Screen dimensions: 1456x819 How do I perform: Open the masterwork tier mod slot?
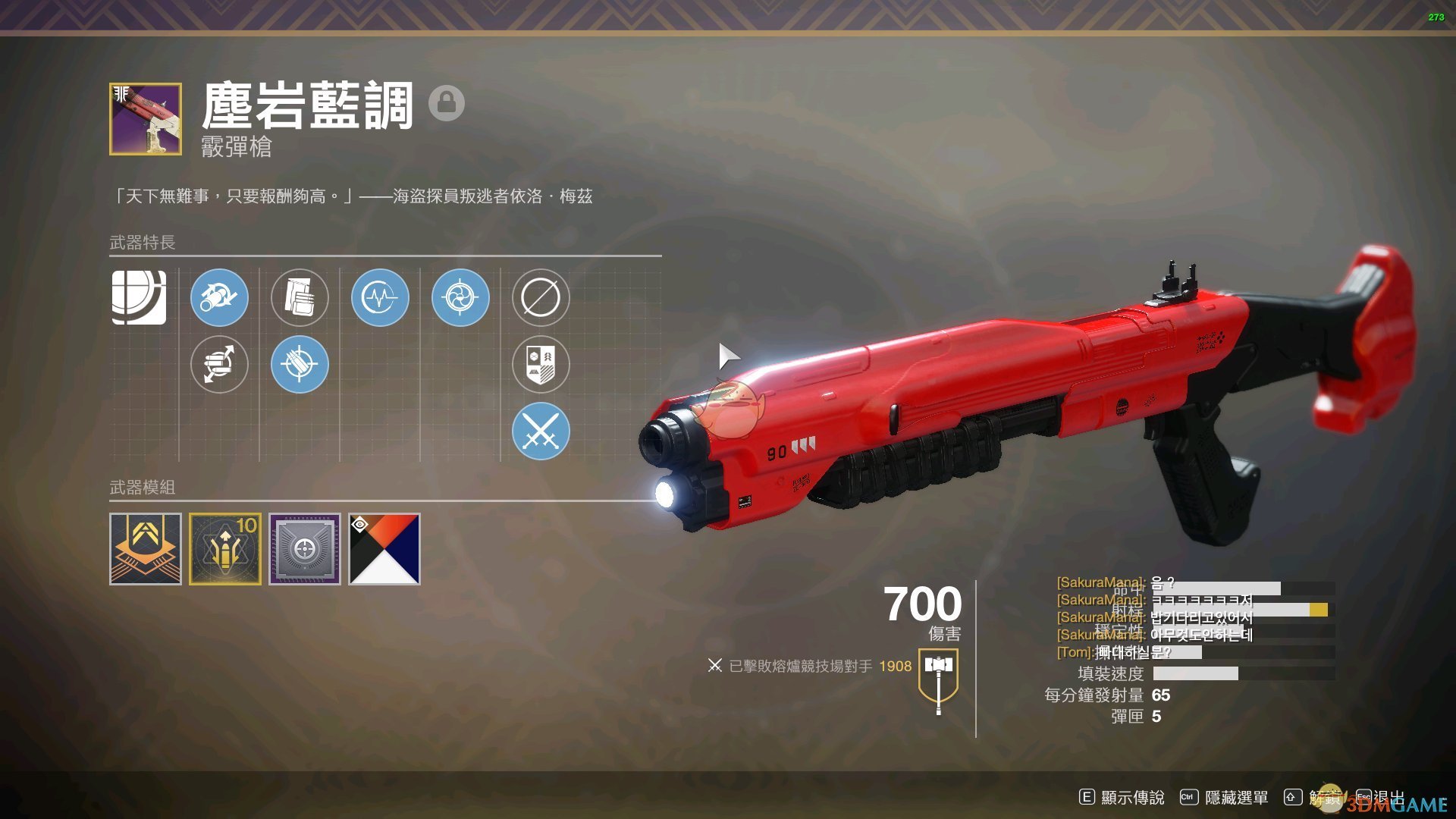[146, 549]
